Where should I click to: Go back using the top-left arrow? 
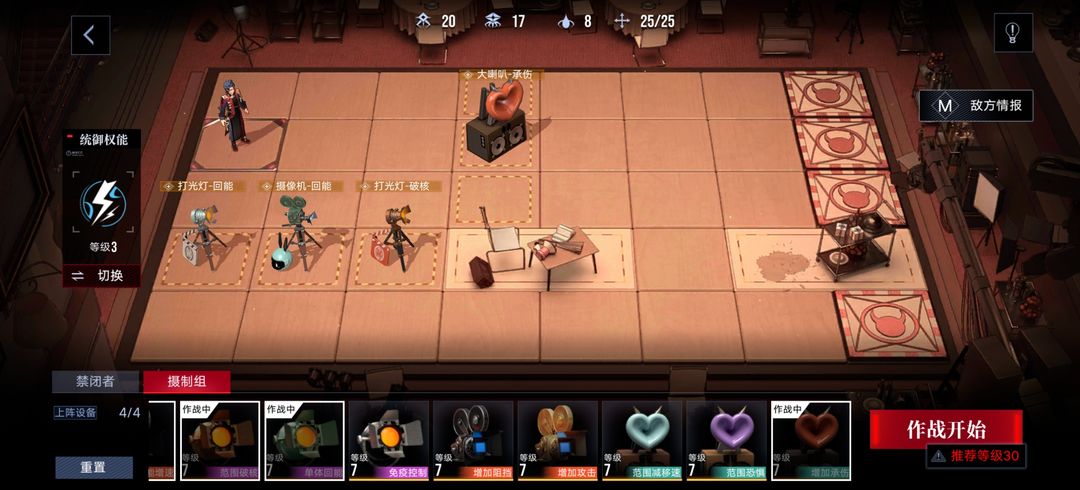click(x=89, y=35)
